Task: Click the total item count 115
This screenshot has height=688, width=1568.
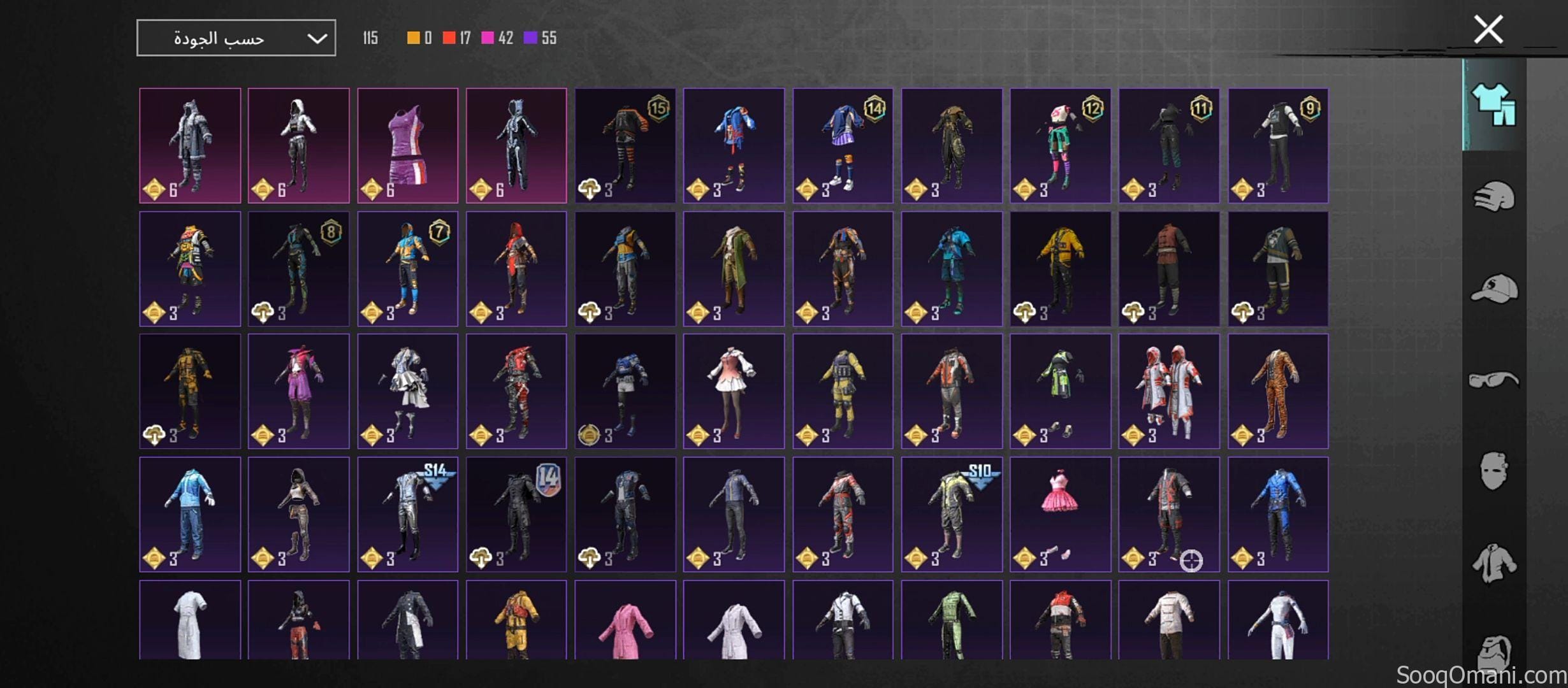Action: click(x=370, y=38)
